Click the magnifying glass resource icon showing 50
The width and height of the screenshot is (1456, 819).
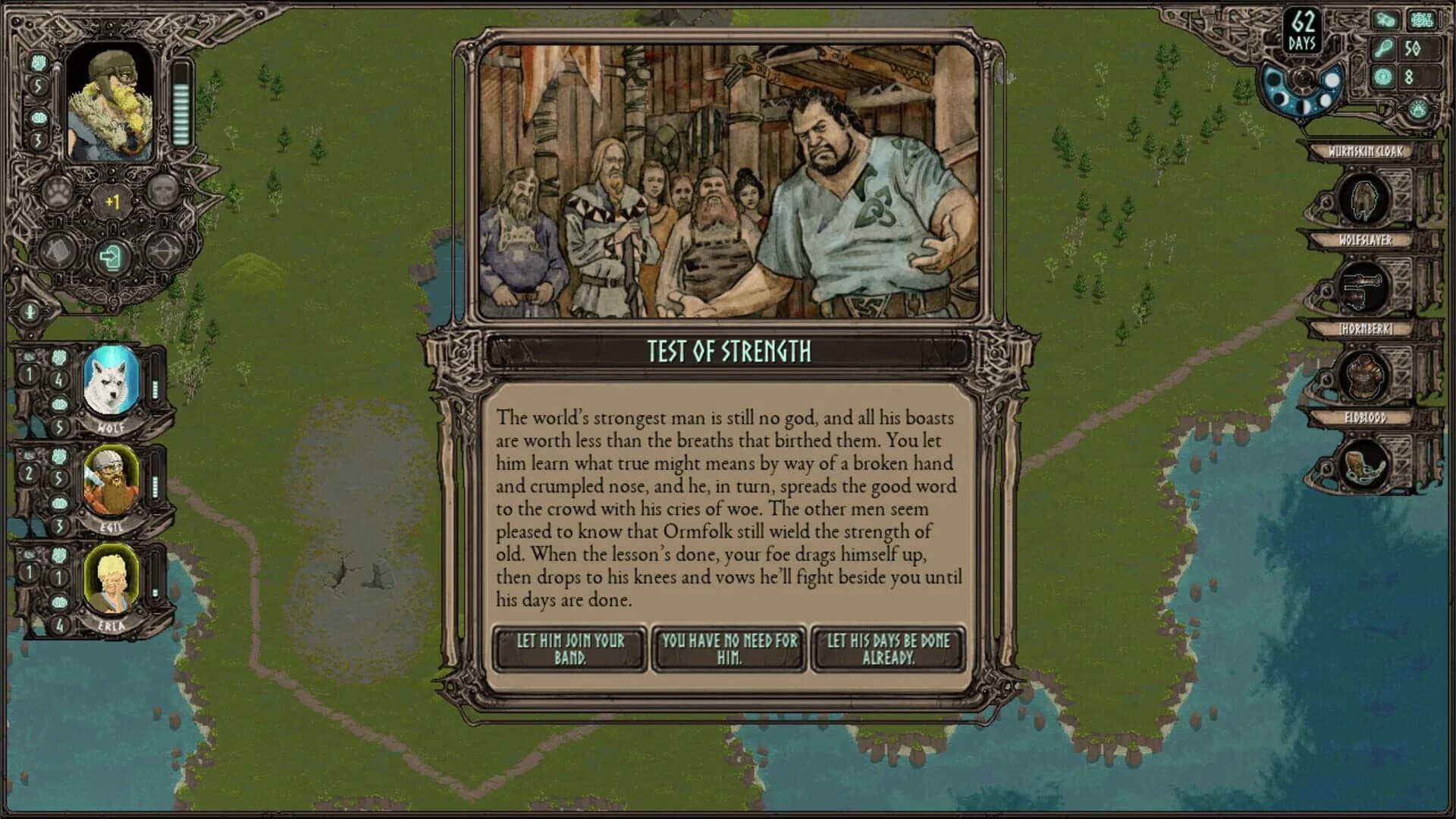(x=1383, y=48)
